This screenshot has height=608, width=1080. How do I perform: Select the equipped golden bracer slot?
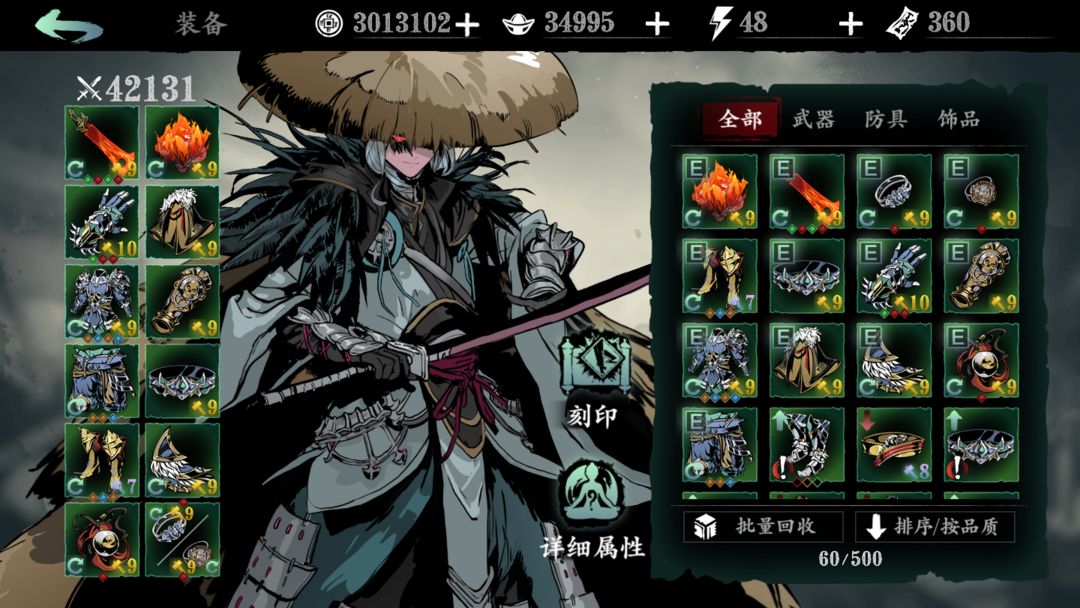coord(182,300)
